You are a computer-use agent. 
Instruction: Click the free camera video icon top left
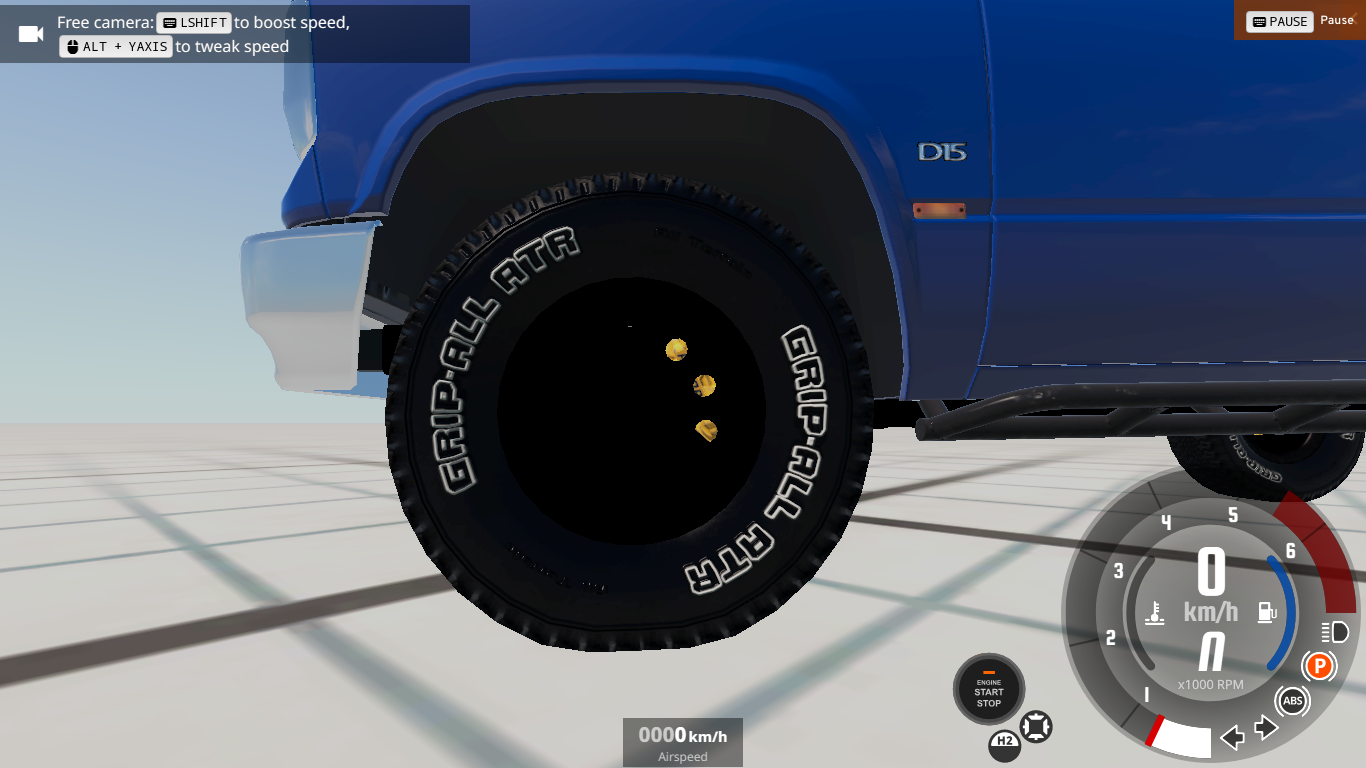pyautogui.click(x=29, y=33)
